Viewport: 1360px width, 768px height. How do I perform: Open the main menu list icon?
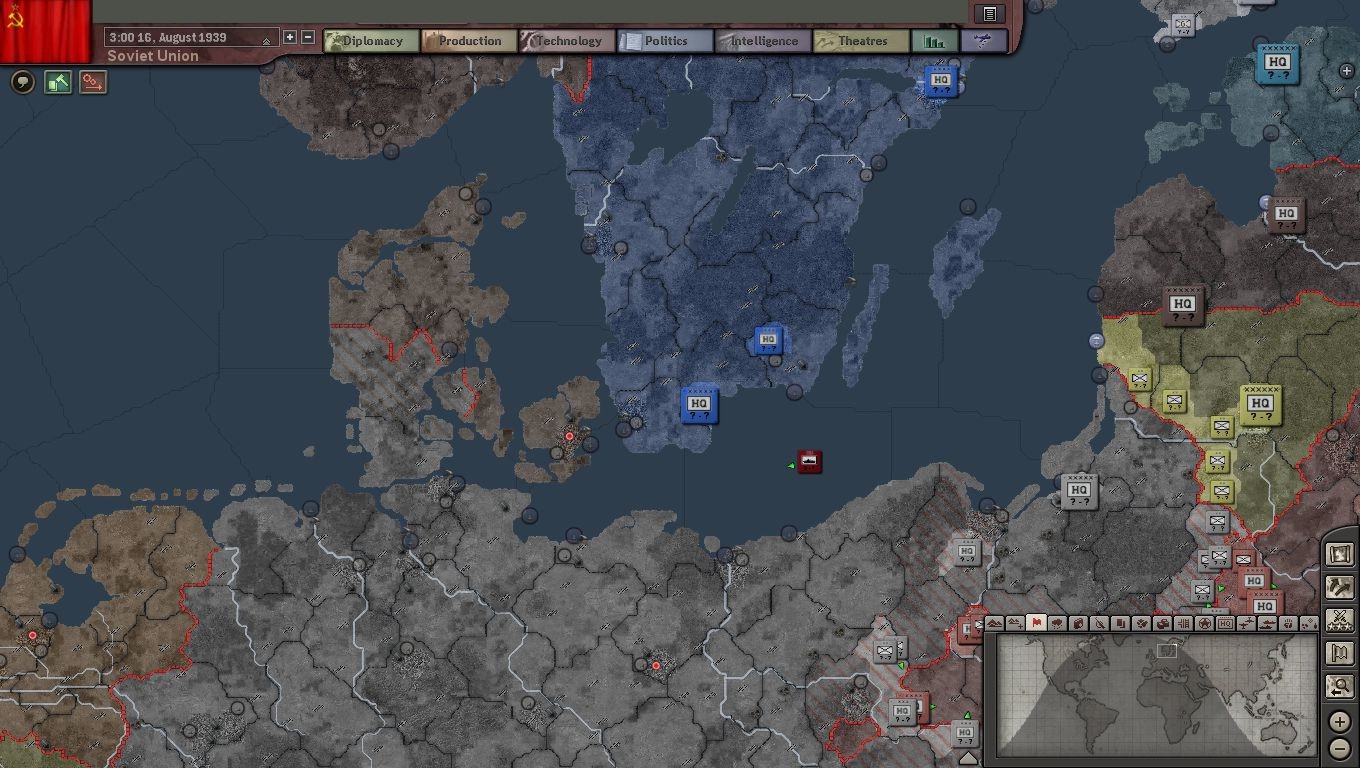point(989,13)
